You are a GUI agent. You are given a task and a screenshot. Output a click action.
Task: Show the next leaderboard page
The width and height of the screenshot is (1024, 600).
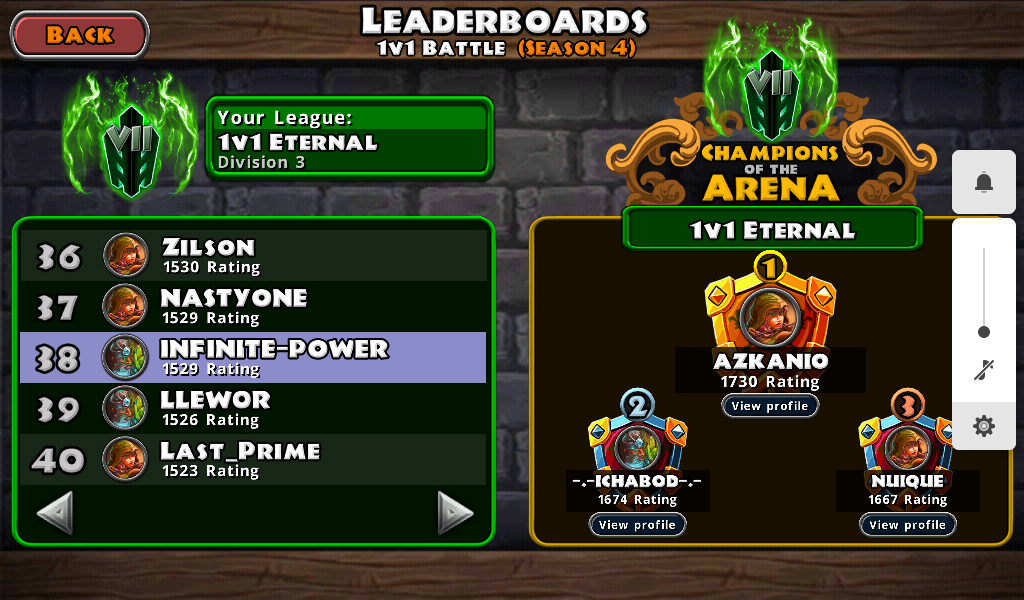(x=455, y=513)
